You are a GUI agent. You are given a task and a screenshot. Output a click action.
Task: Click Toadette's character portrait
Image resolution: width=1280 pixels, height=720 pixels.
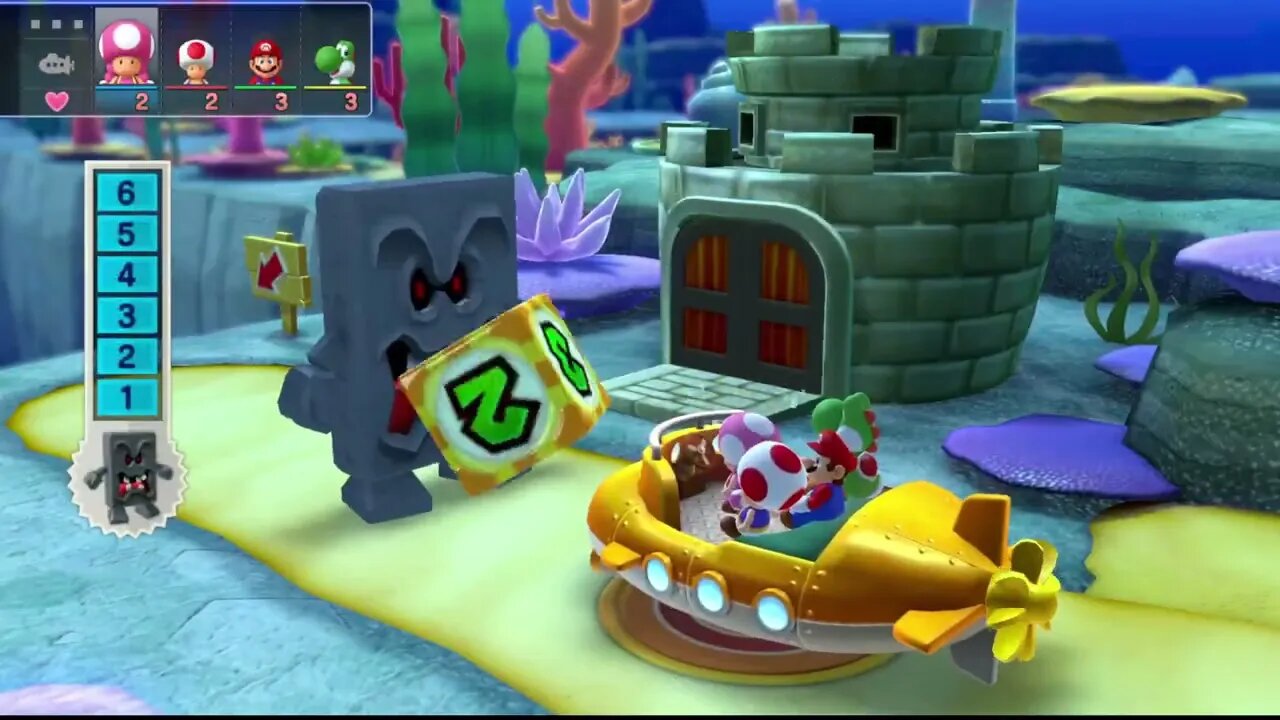[126, 55]
